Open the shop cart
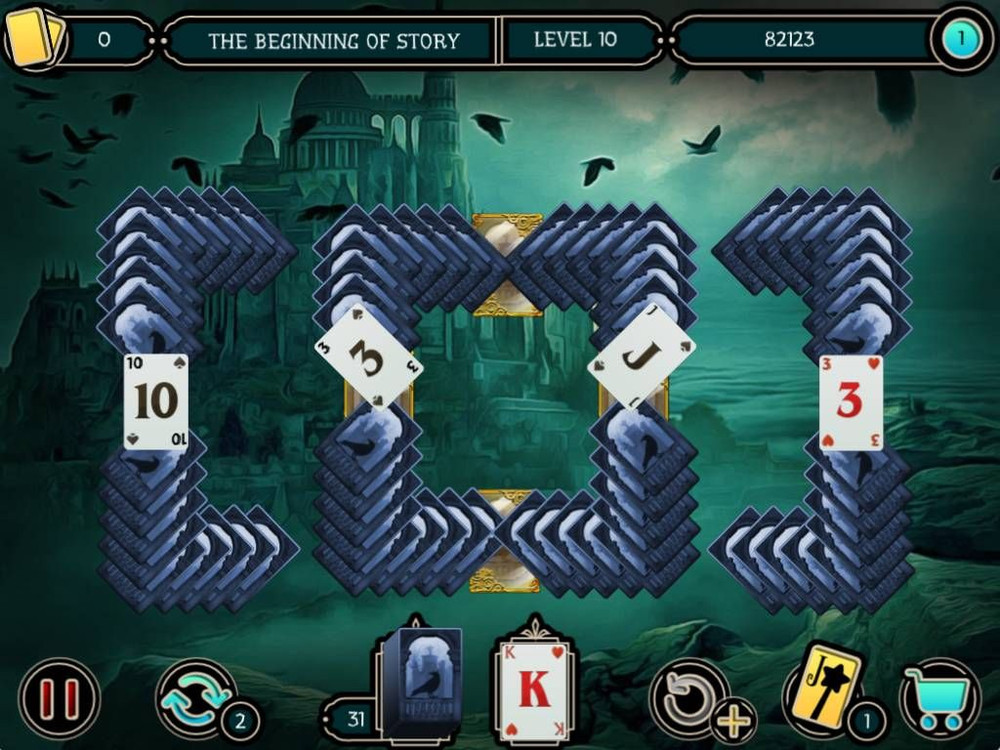 tap(939, 697)
